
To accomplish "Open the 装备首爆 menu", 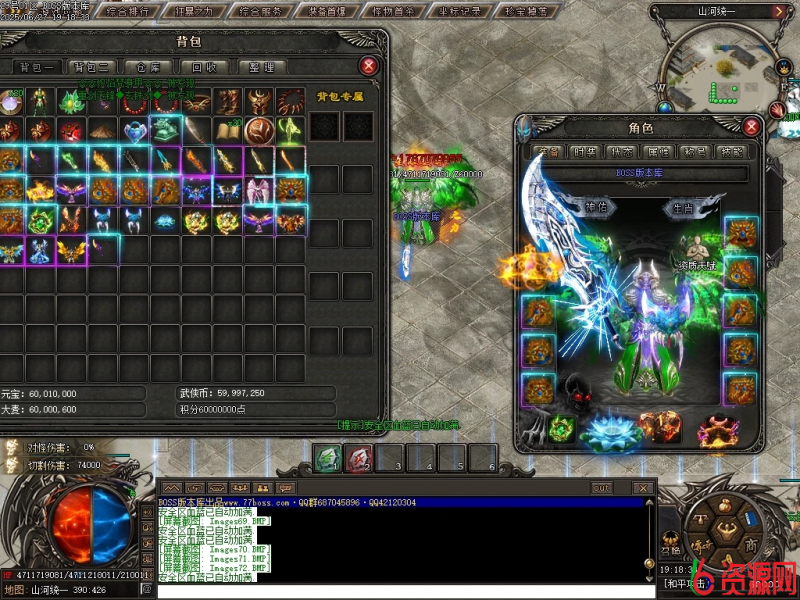I will click(325, 12).
